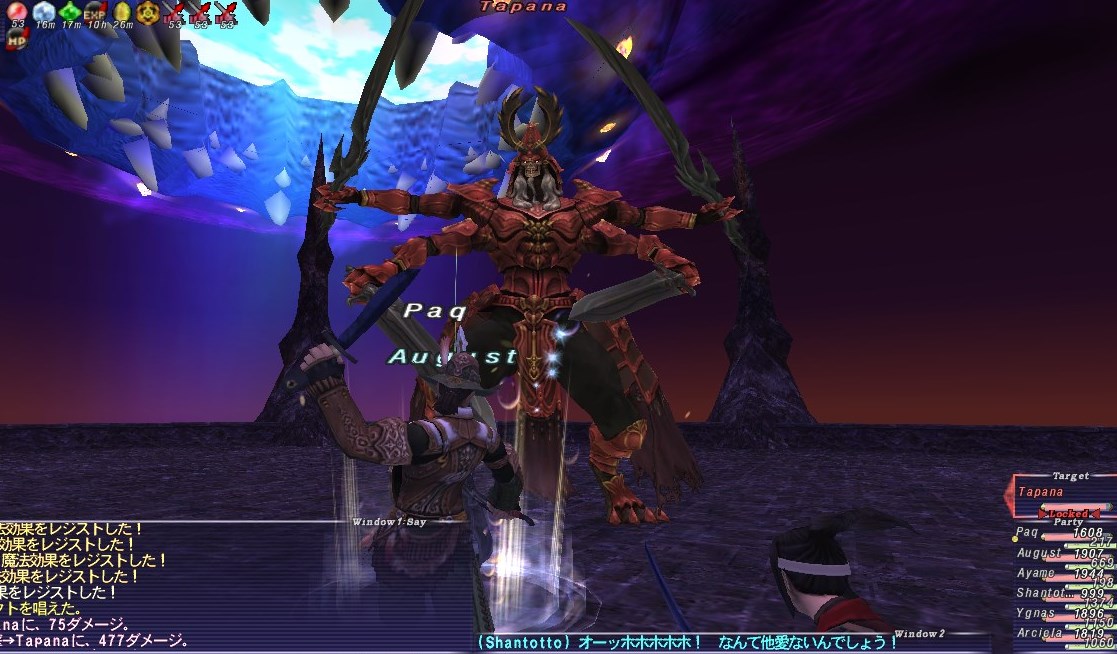Select Paq in the party list
This screenshot has height=654, width=1117.
(x=1030, y=533)
